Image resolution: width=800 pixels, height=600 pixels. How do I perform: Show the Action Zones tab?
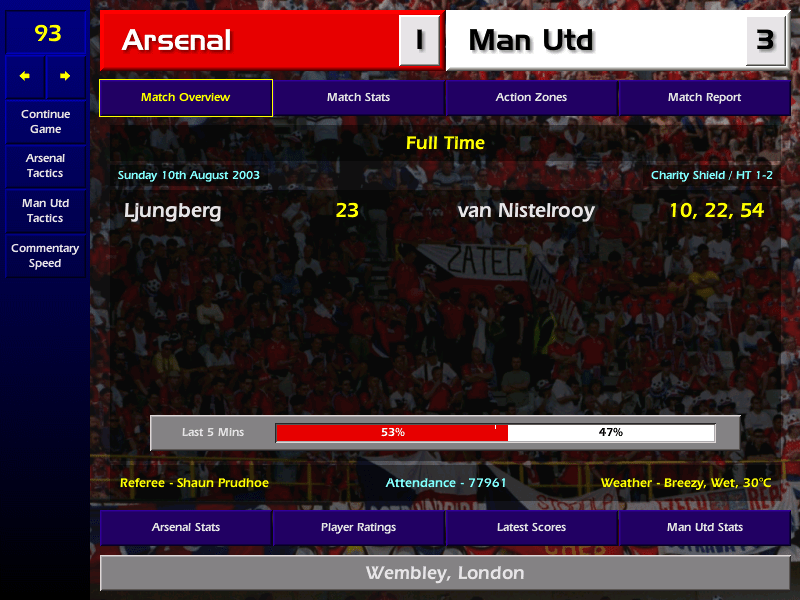531,98
